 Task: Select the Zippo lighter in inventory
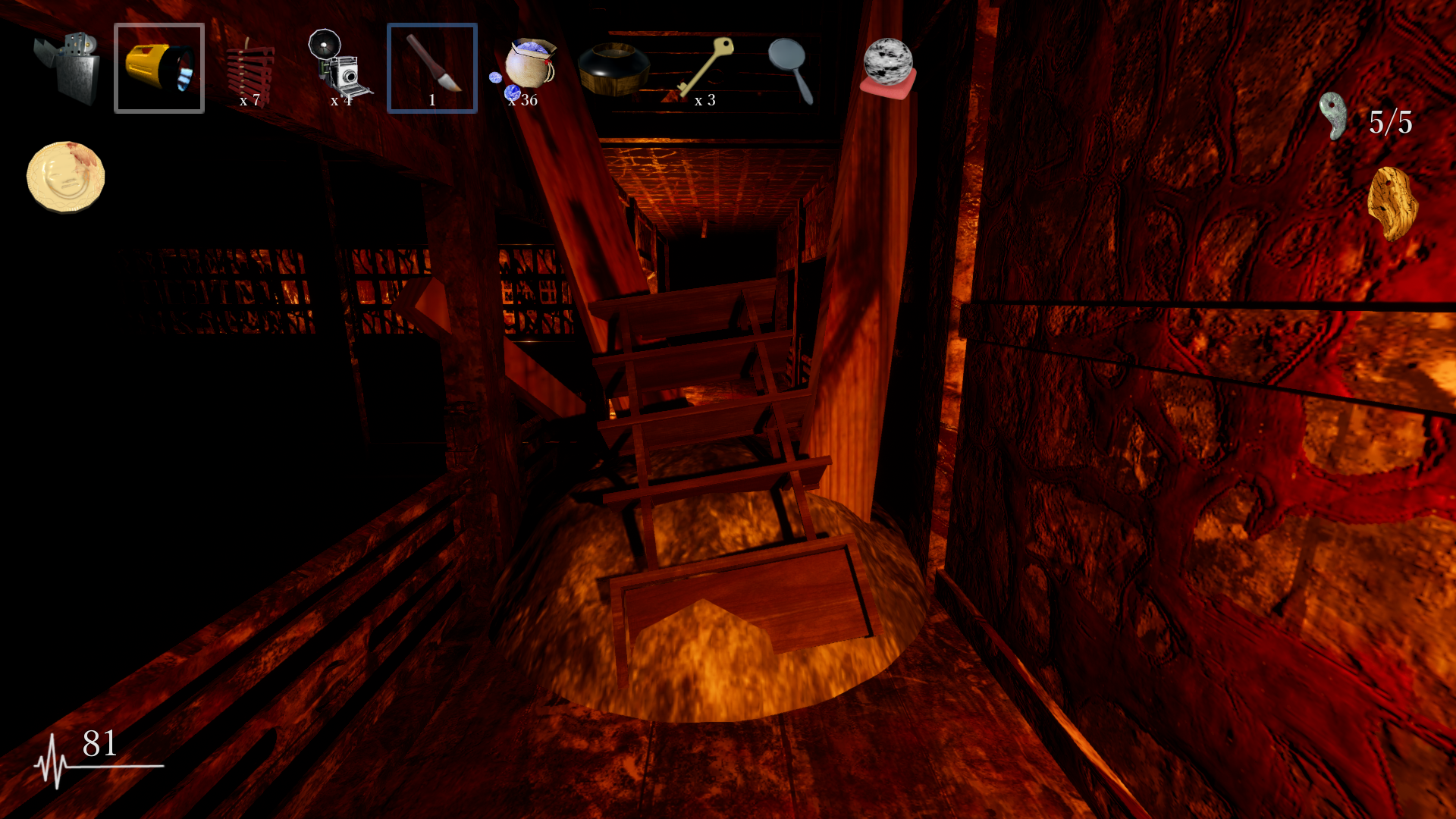68,68
